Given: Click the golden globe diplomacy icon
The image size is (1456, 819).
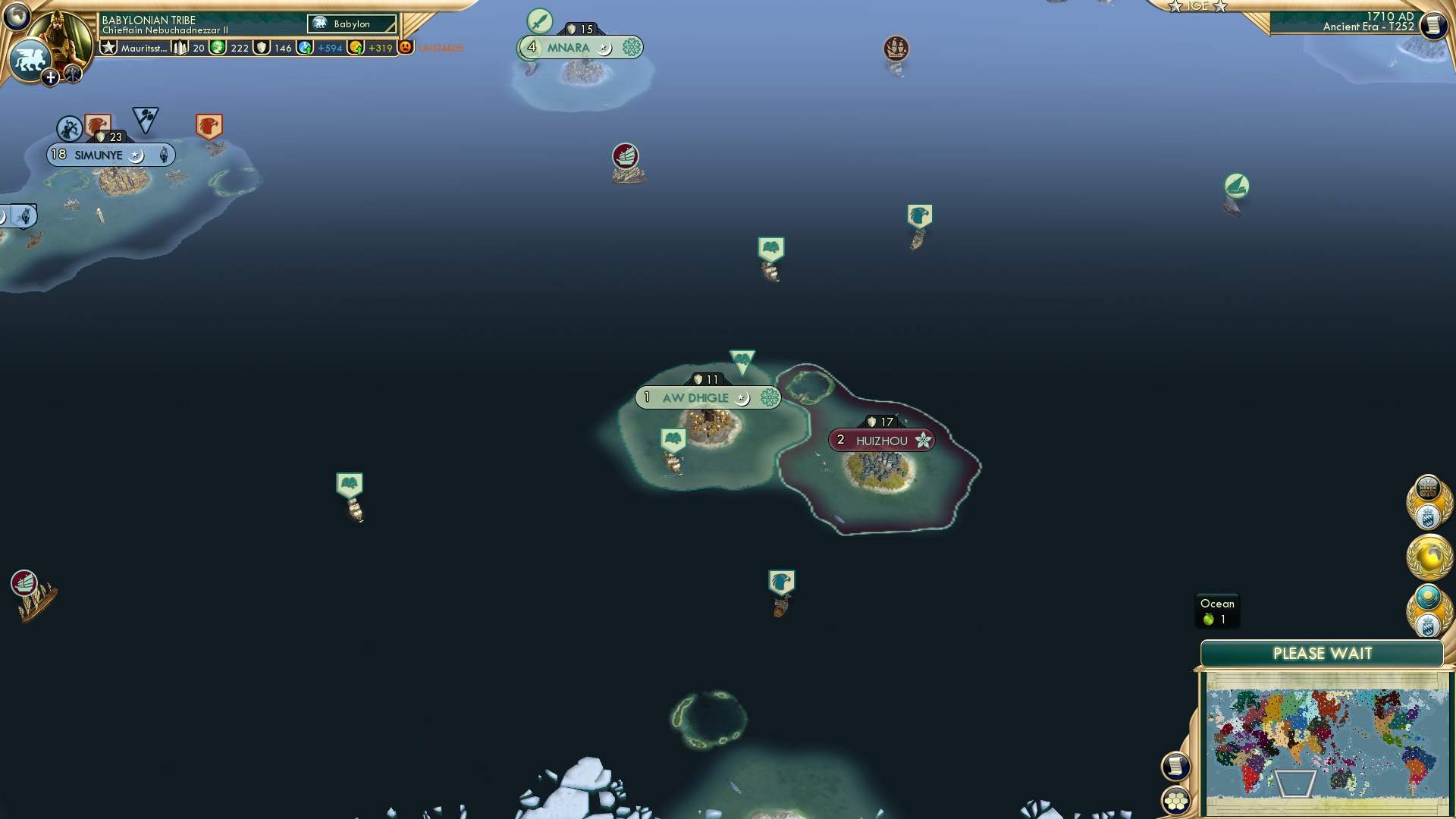Looking at the screenshot, I should [x=1429, y=556].
